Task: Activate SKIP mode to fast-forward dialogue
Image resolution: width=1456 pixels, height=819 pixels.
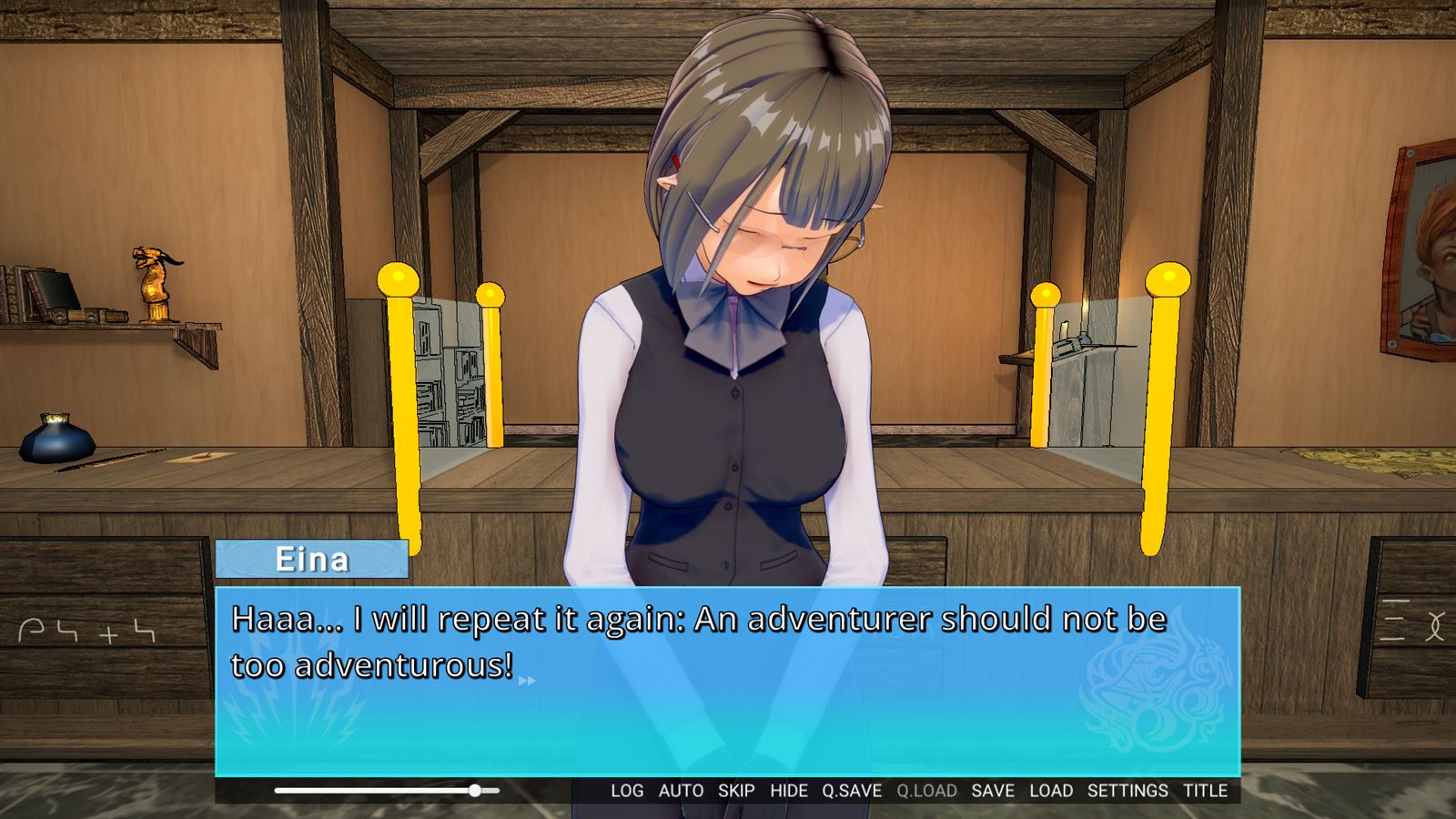Action: tap(736, 791)
